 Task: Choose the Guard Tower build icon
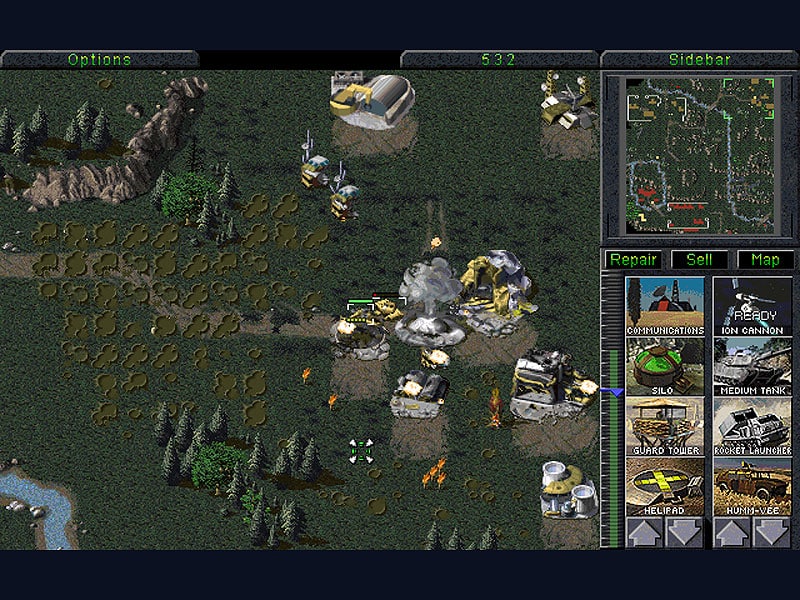(x=665, y=426)
